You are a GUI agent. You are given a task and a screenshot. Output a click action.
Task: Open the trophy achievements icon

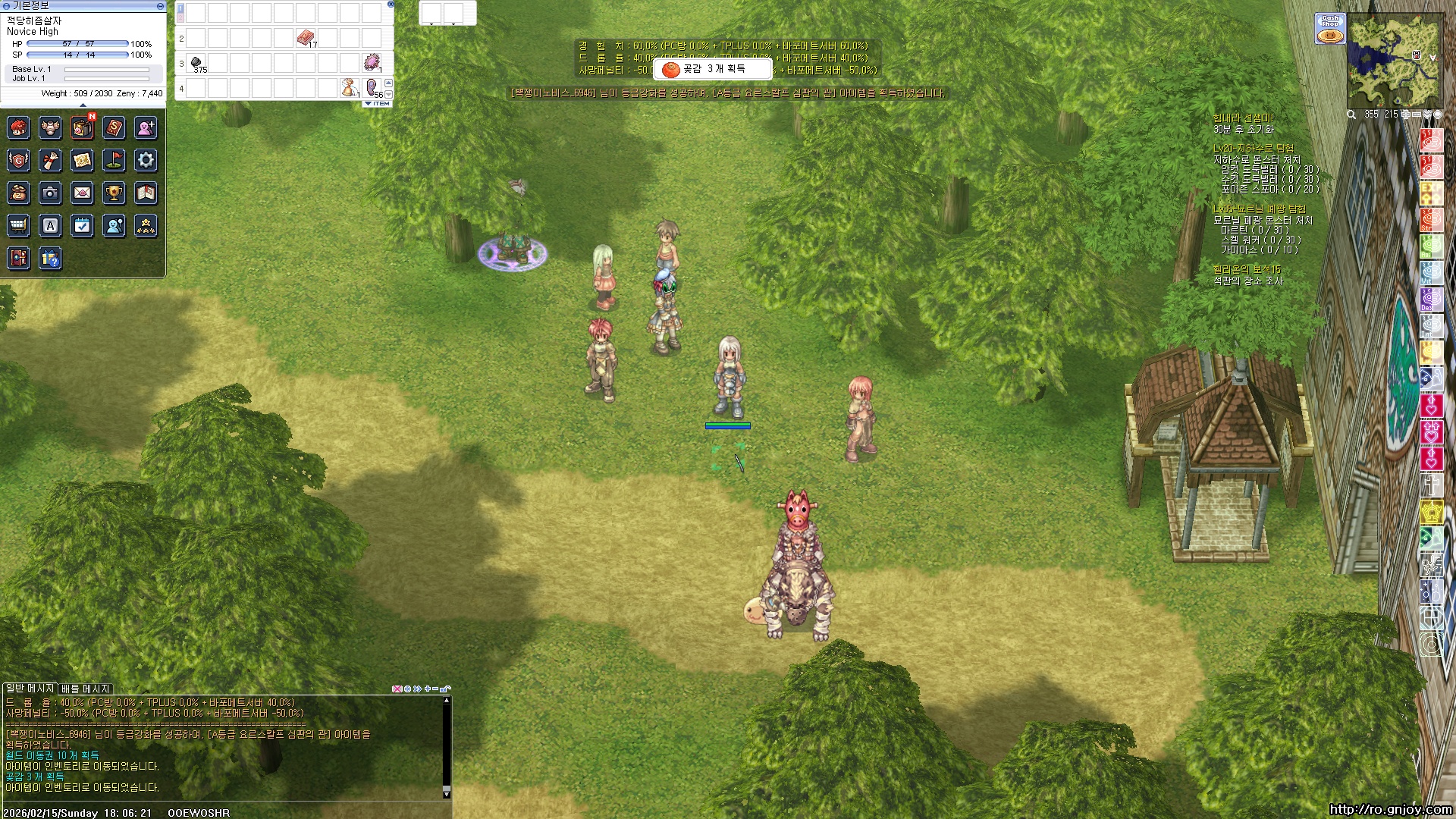[114, 193]
